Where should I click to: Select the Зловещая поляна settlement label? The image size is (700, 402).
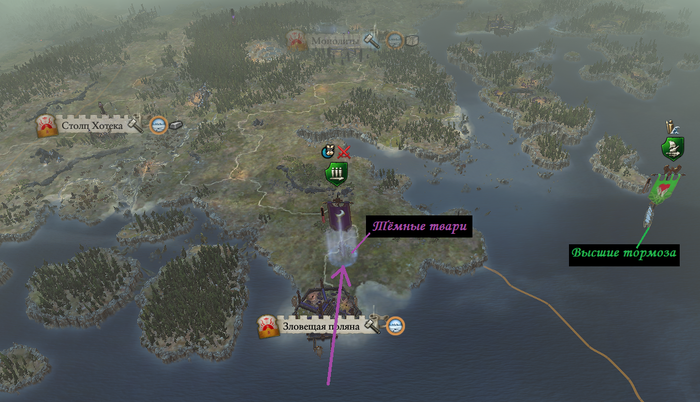pyautogui.click(x=320, y=326)
